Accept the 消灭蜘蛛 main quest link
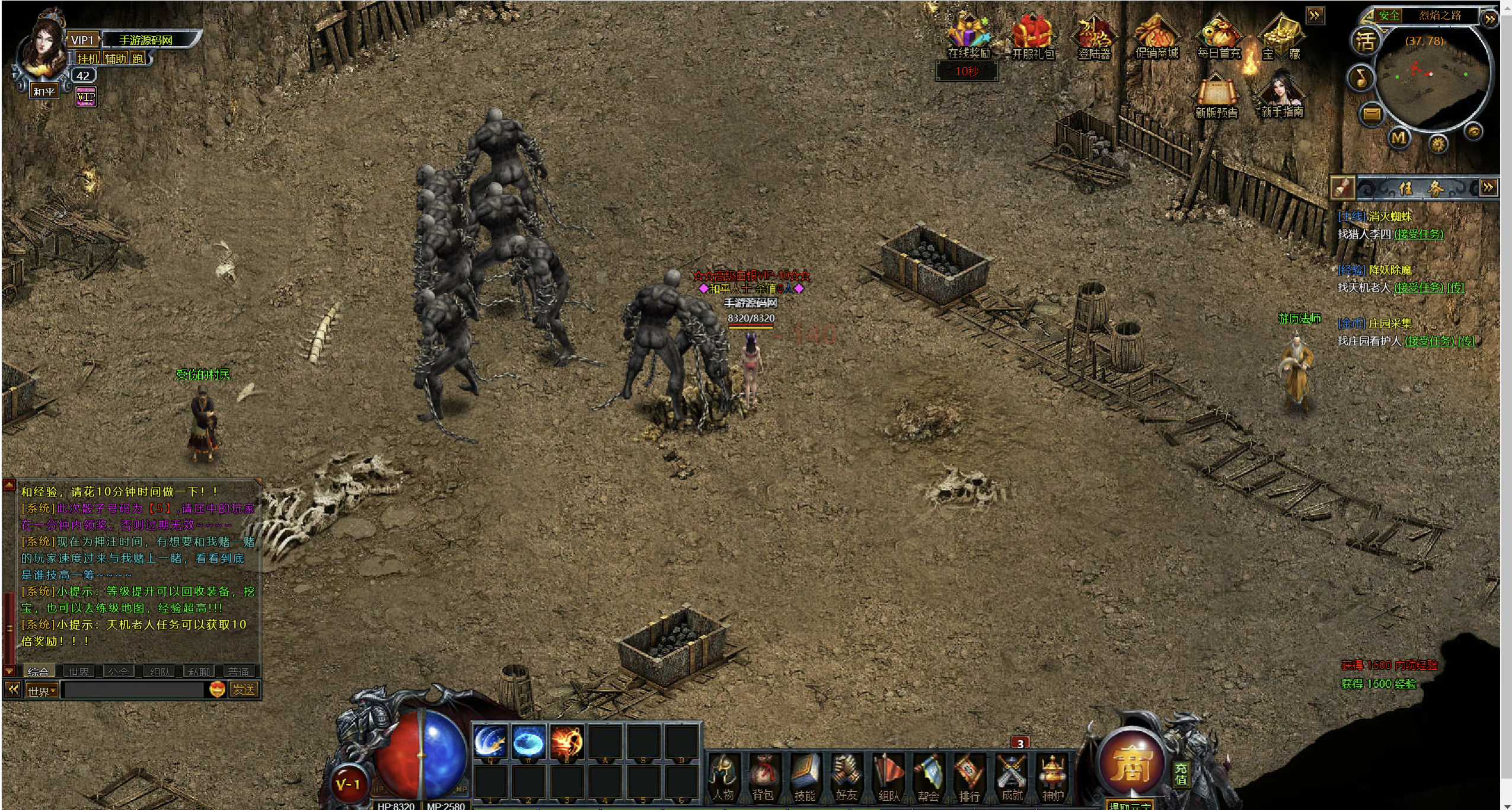 pyautogui.click(x=1418, y=234)
